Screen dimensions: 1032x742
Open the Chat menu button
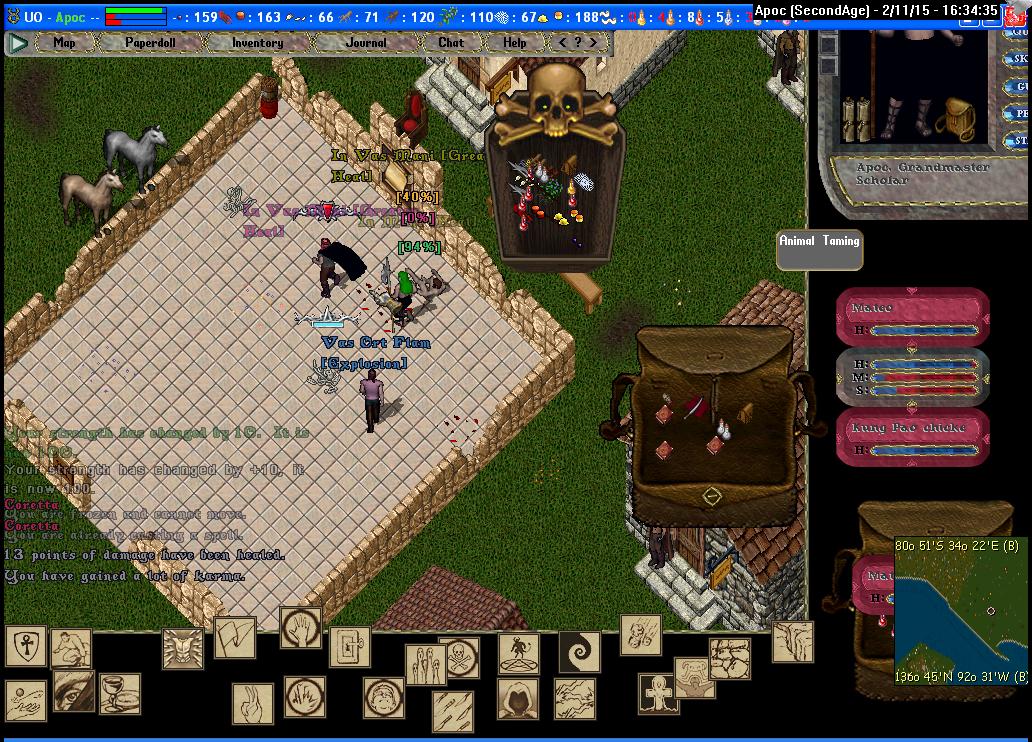[x=451, y=43]
